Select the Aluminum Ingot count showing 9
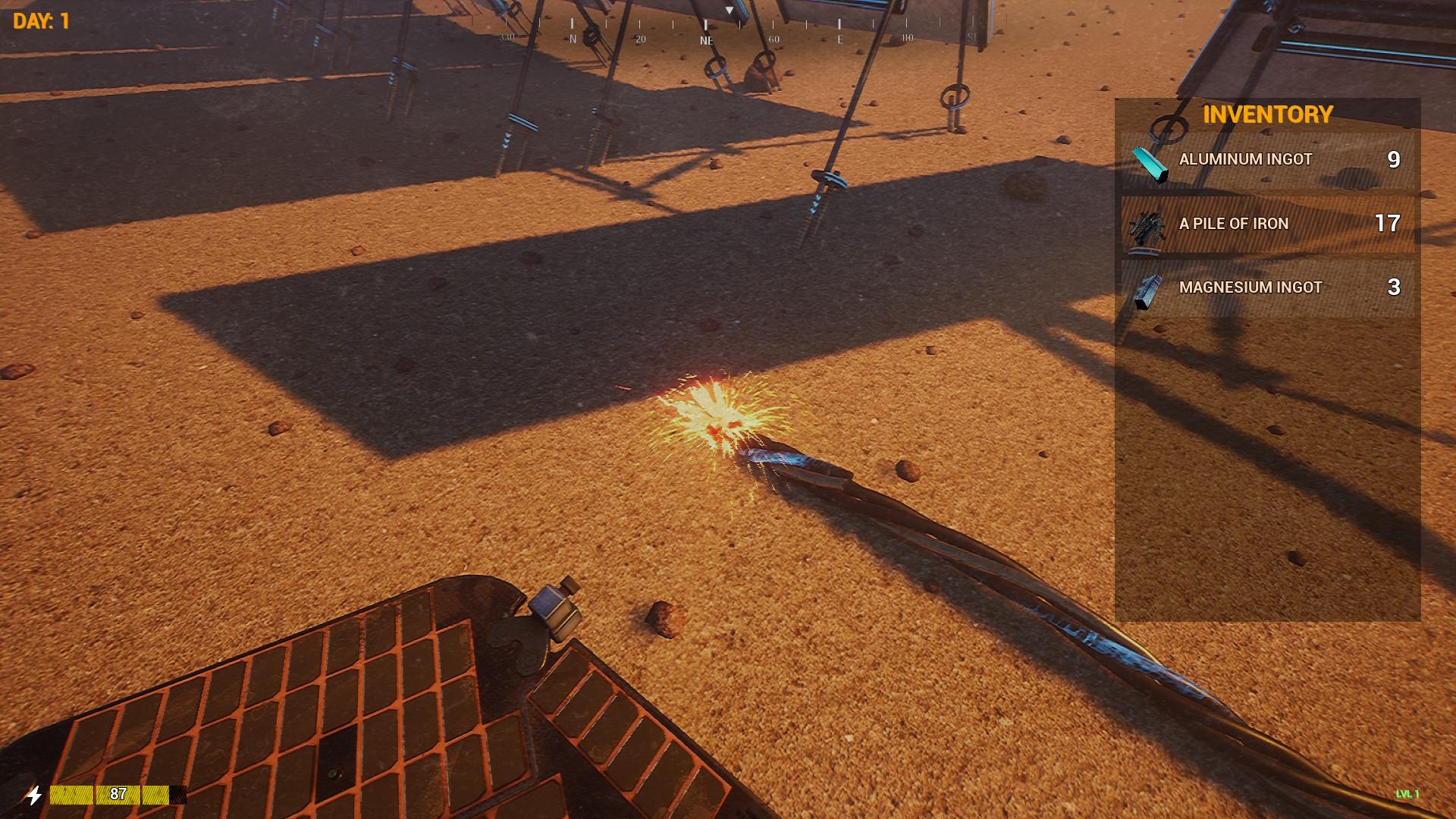The width and height of the screenshot is (1456, 819). [1392, 158]
